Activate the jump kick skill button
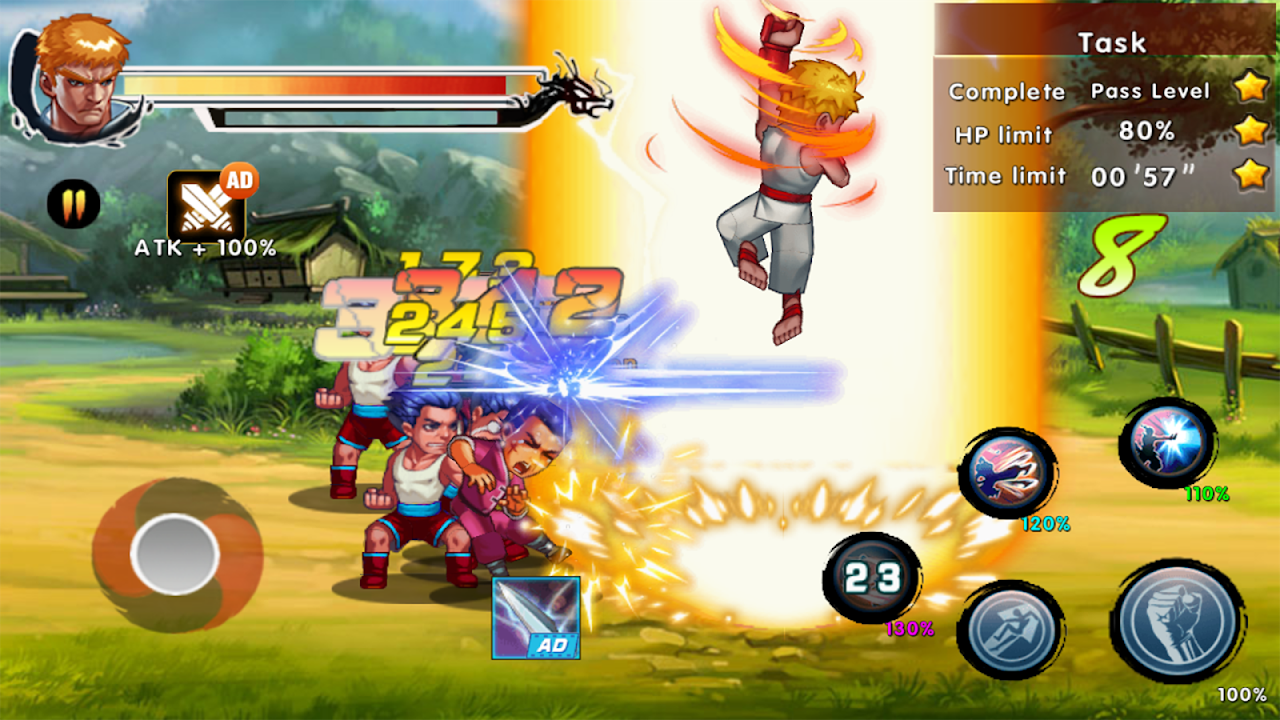Screen dimensions: 1280x720 tap(1009, 631)
